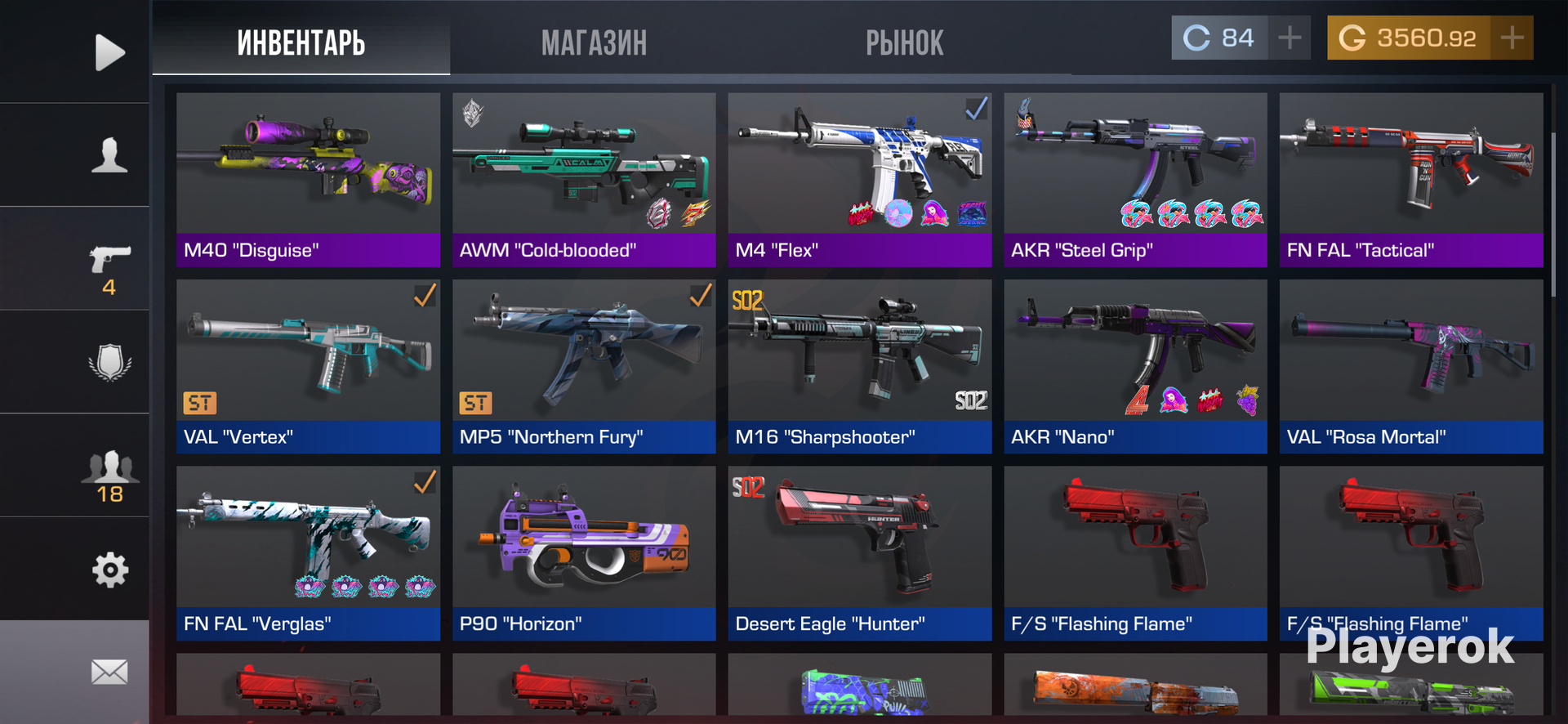The image size is (1568, 724).
Task: Start playing with the play arrow
Action: tap(109, 52)
